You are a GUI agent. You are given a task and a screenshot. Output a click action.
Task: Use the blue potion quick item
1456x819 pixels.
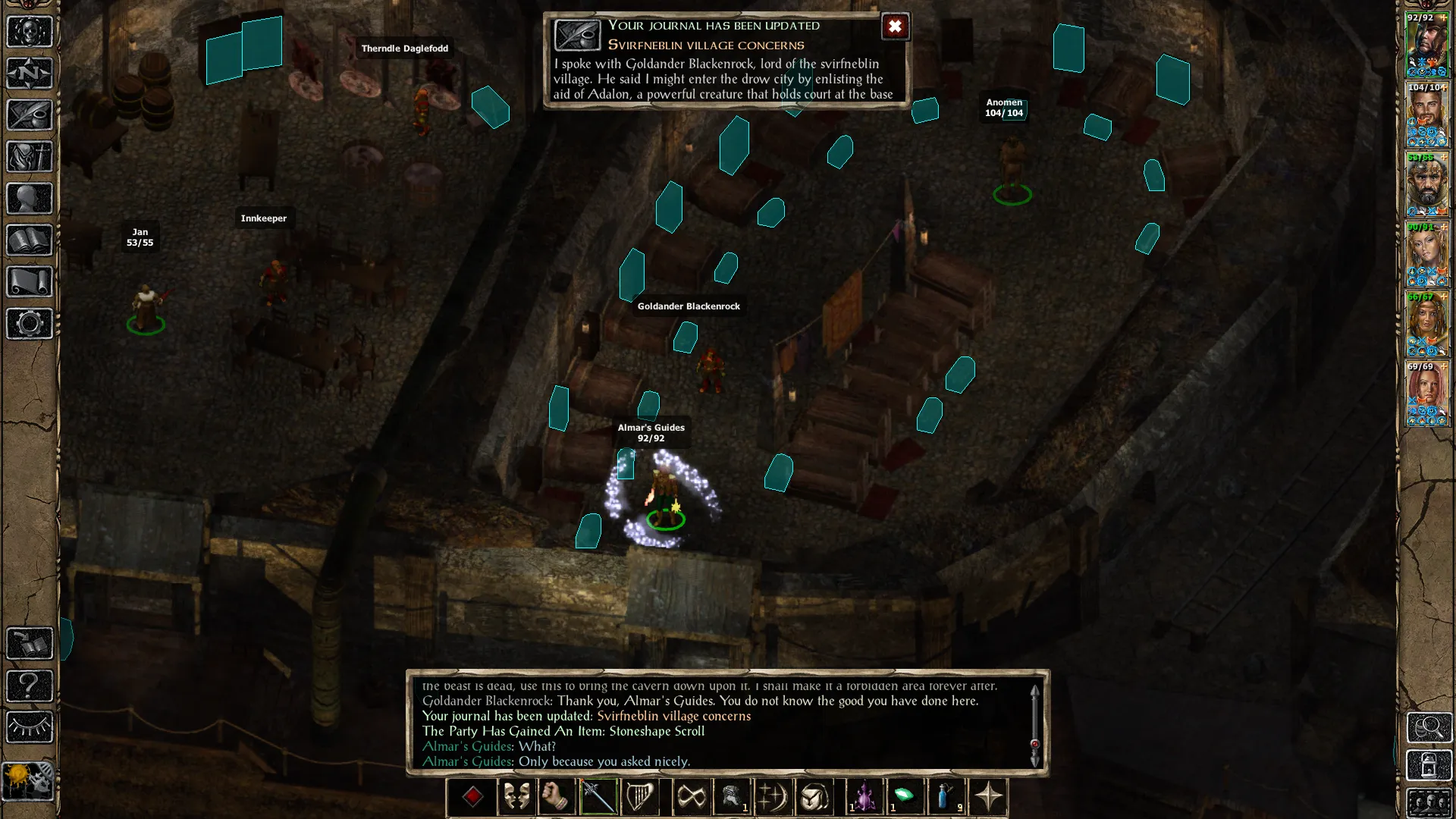point(946,797)
